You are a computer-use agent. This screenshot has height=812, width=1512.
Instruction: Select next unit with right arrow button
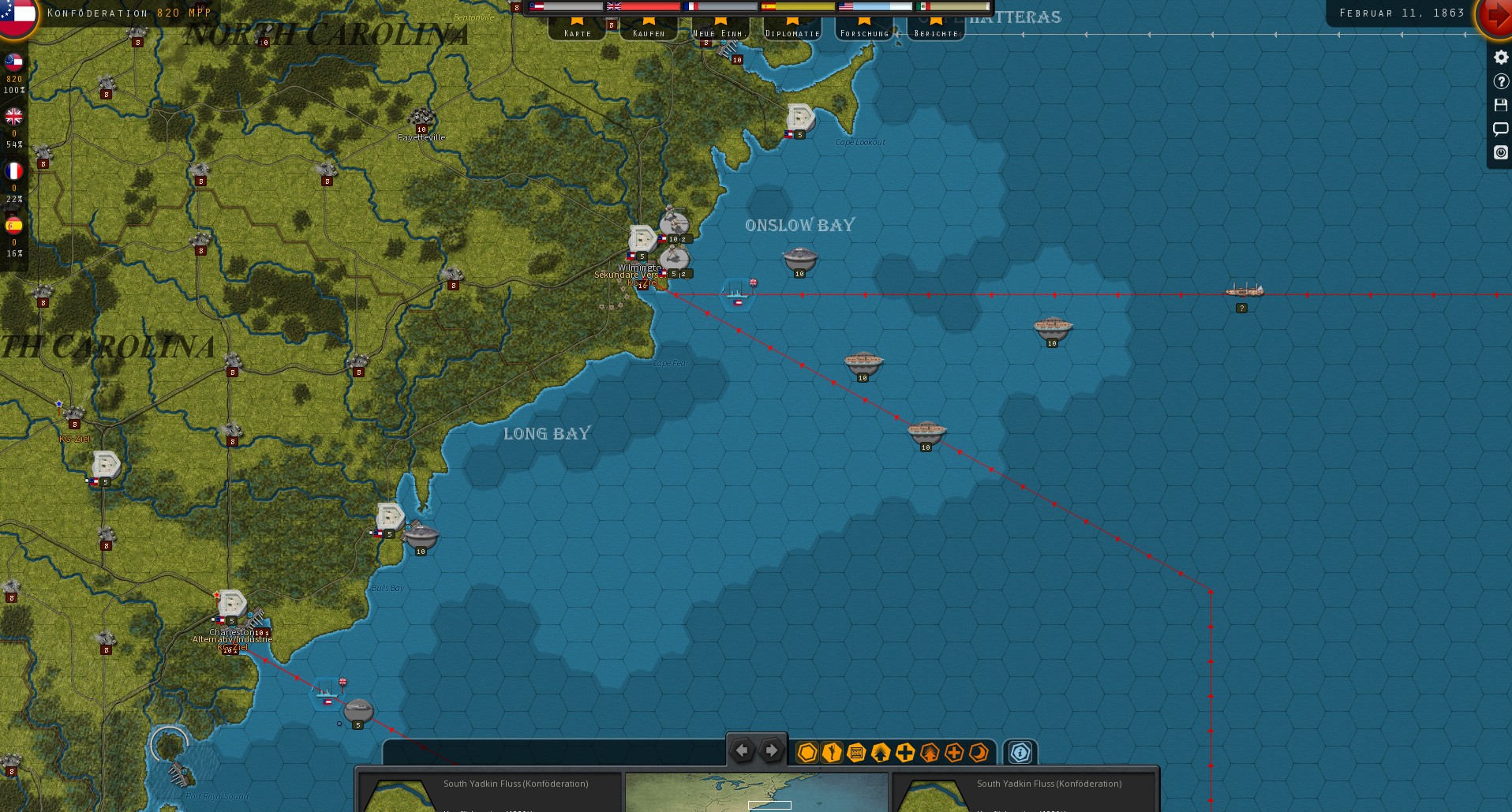[772, 751]
